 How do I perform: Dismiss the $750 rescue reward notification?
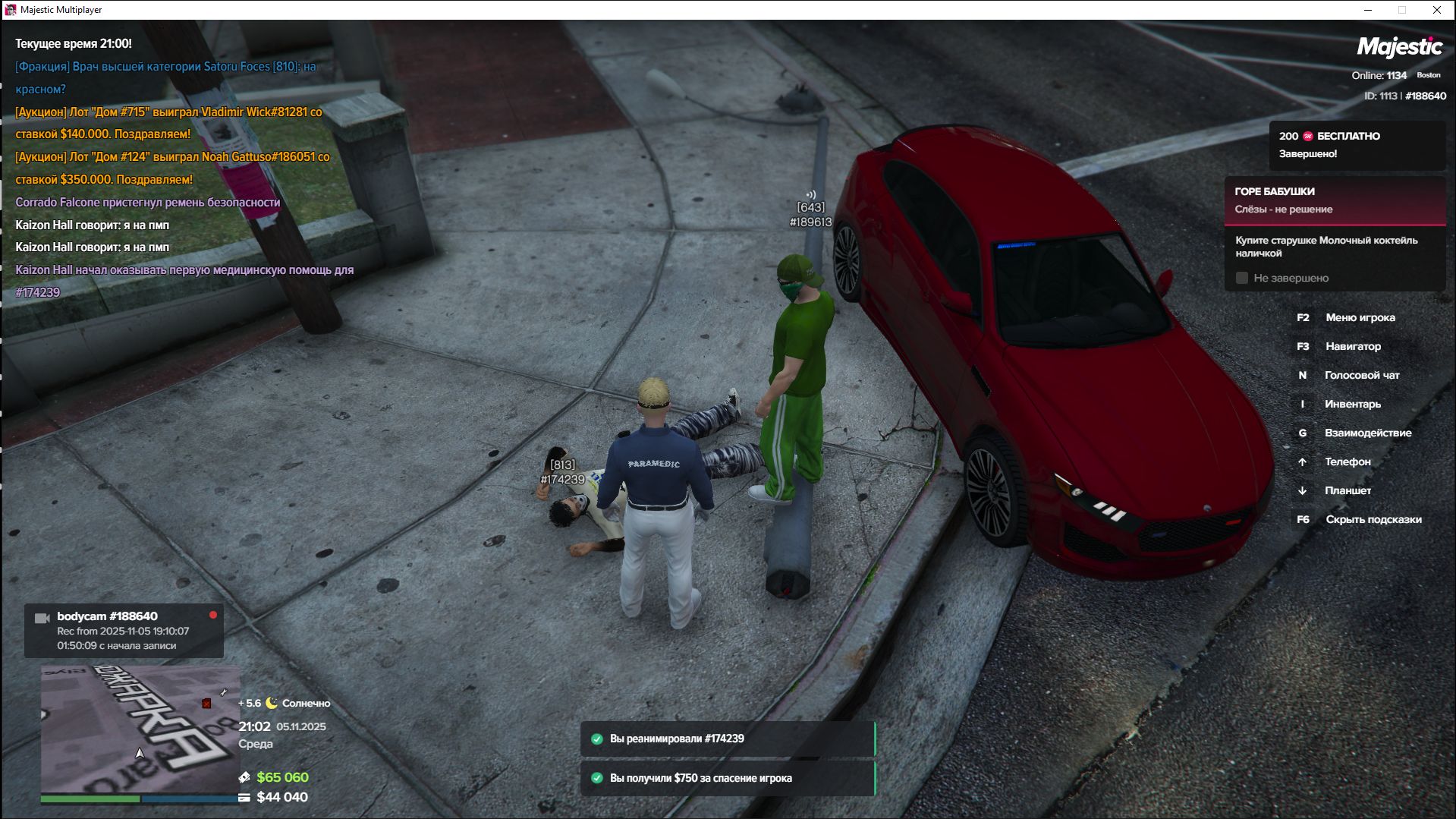pyautogui.click(x=728, y=778)
